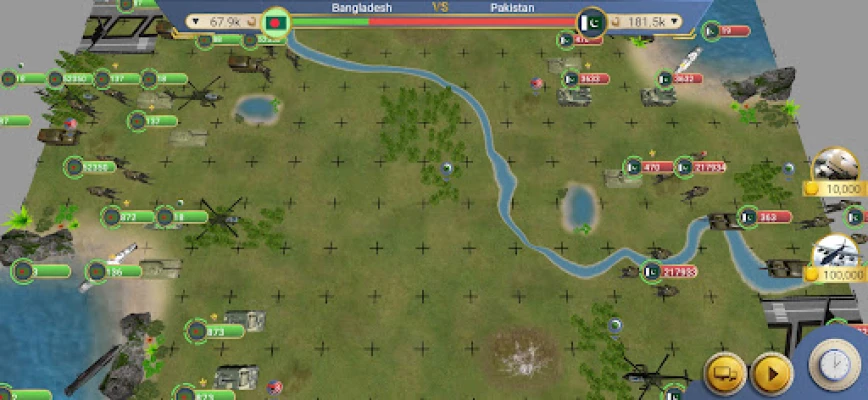Tap the Pakistan flag emblem

[x=591, y=22]
